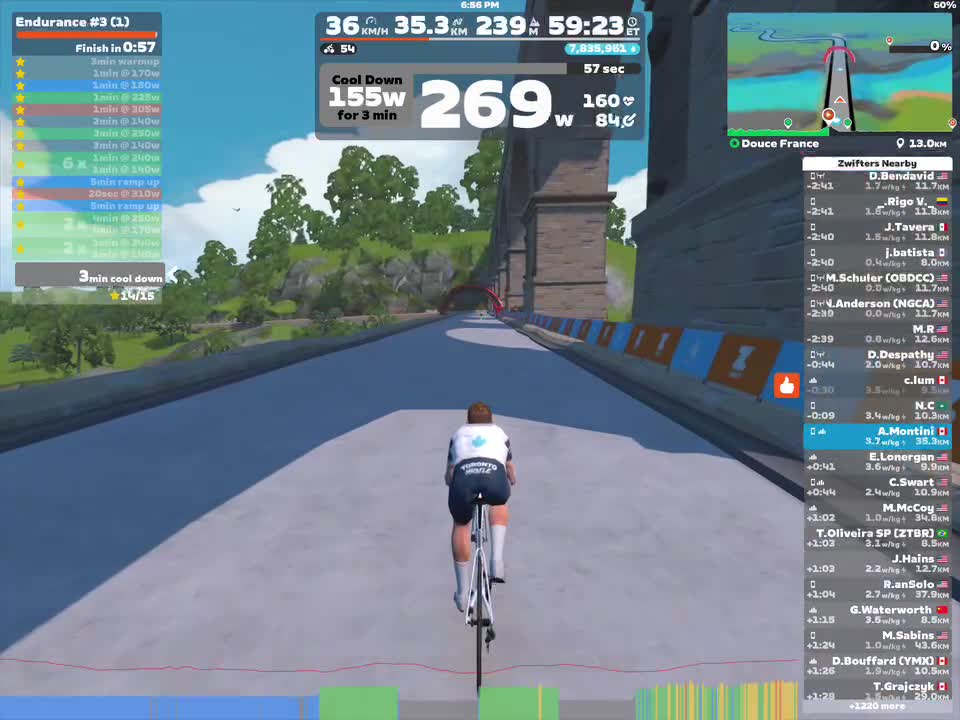Image resolution: width=960 pixels, height=720 pixels.
Task: Choose rider J.Tavera from the nearby list
Action: [x=877, y=232]
